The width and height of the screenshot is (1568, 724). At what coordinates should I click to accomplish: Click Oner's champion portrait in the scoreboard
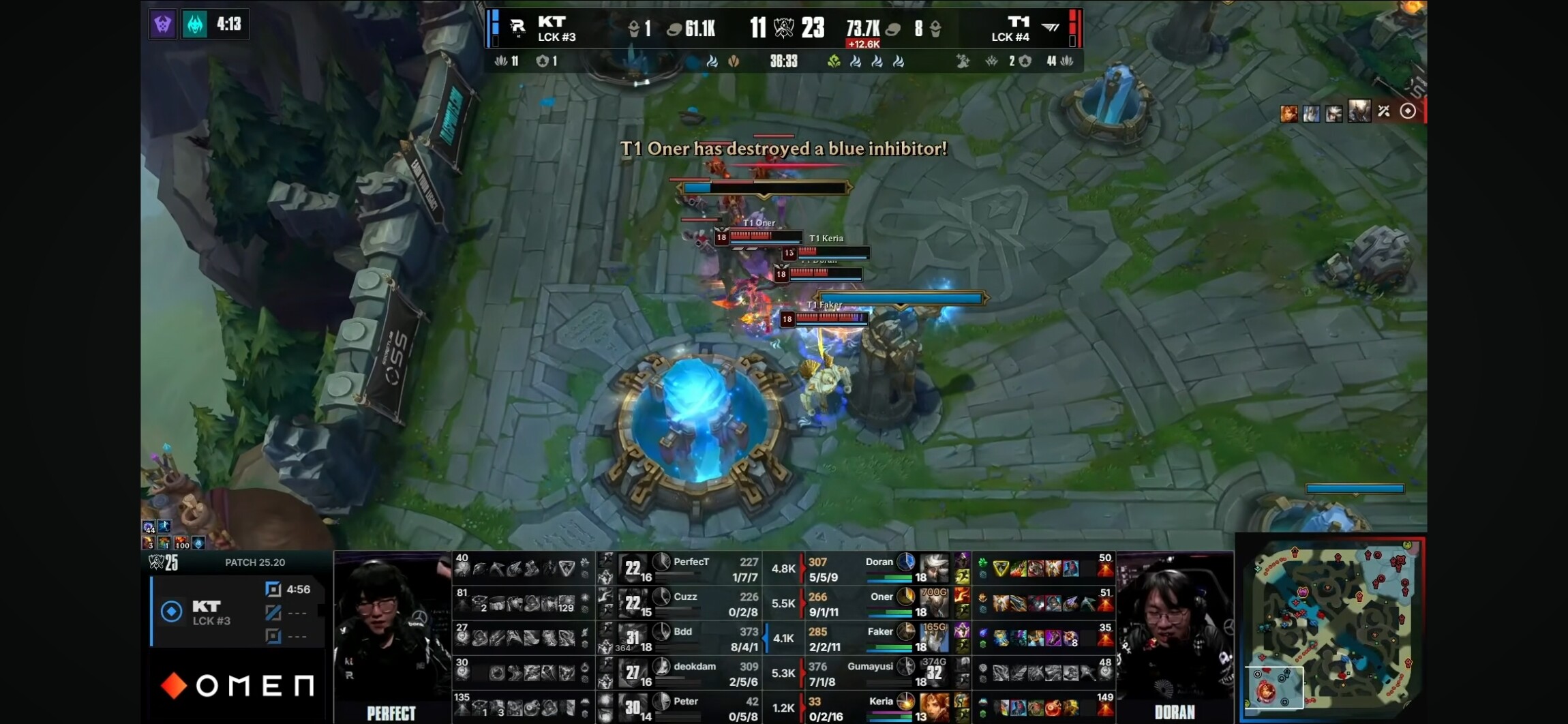tap(935, 603)
